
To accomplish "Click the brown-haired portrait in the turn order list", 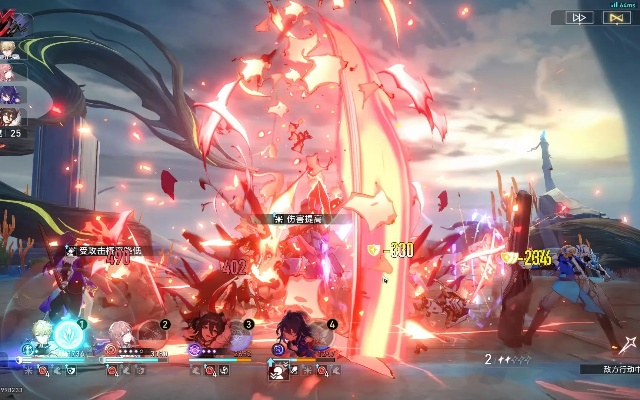I will [11, 117].
